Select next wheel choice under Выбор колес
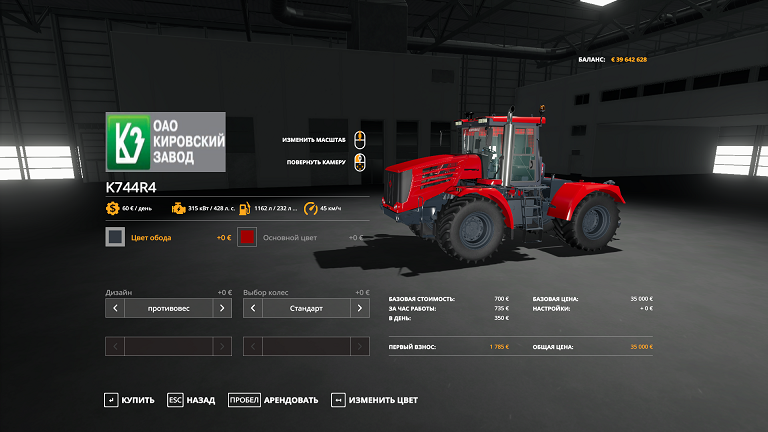Screen dimensions: 768x432 pos(360,308)
